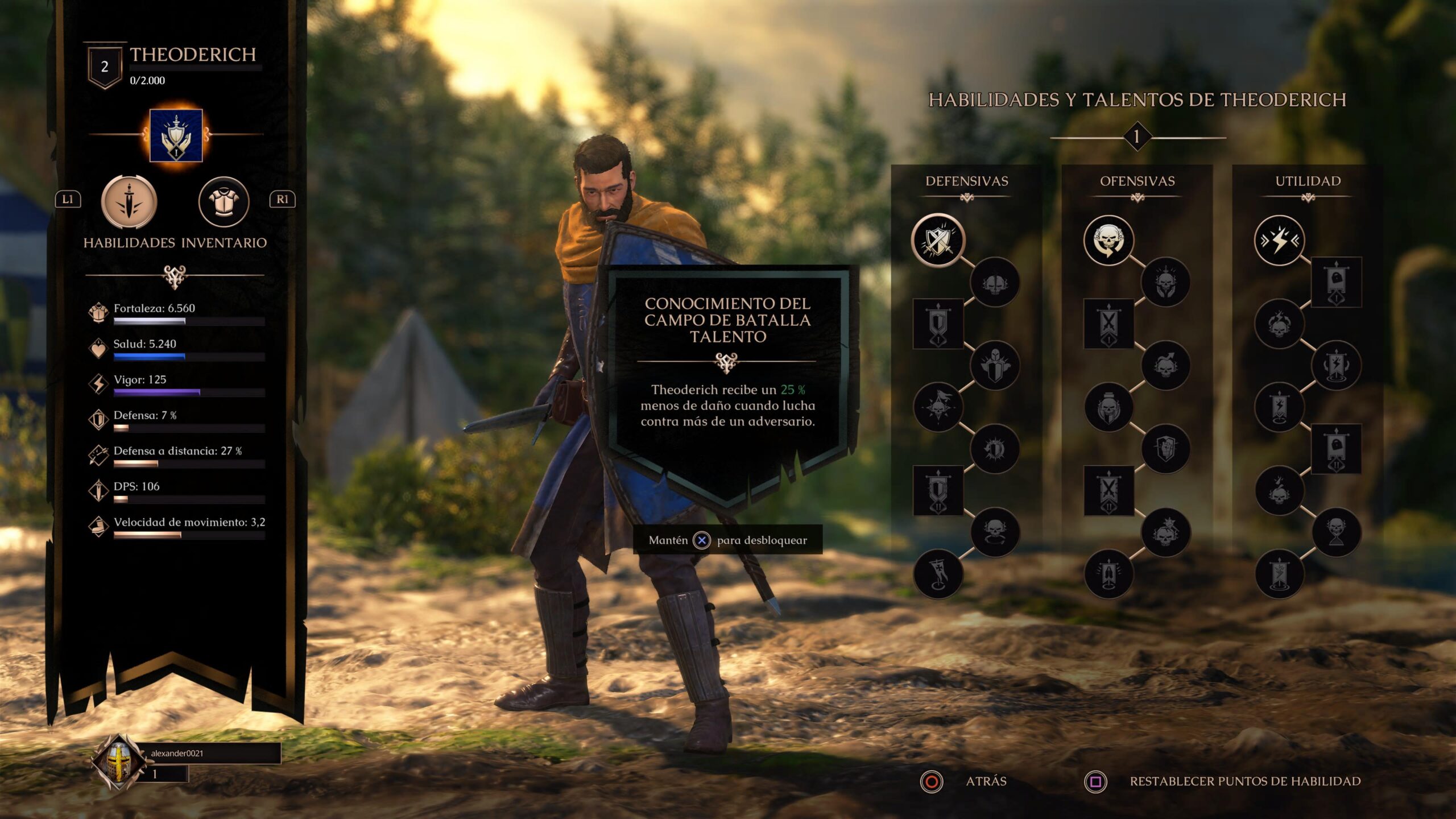Image resolution: width=1456 pixels, height=819 pixels.
Task: Select the skull with spiked mace talent
Action: [x=1165, y=532]
